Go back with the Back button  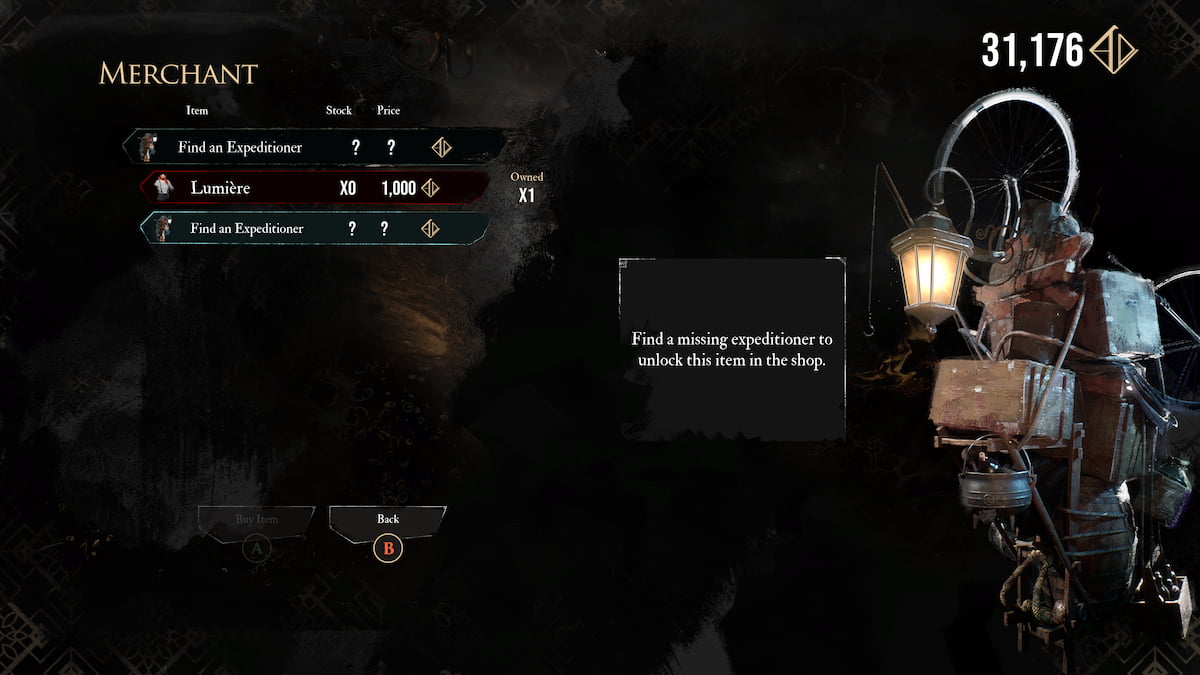pos(388,520)
